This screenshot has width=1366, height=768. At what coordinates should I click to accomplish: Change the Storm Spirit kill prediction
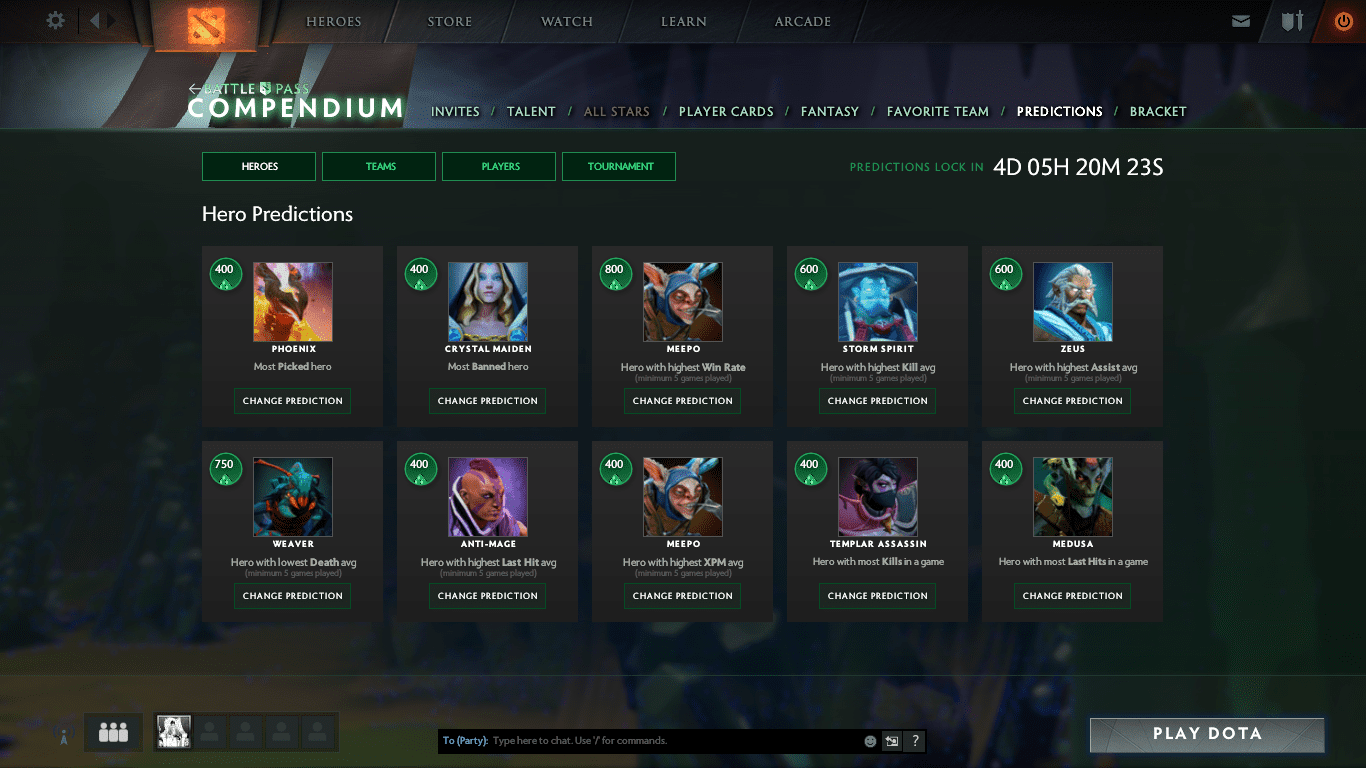[x=878, y=401]
